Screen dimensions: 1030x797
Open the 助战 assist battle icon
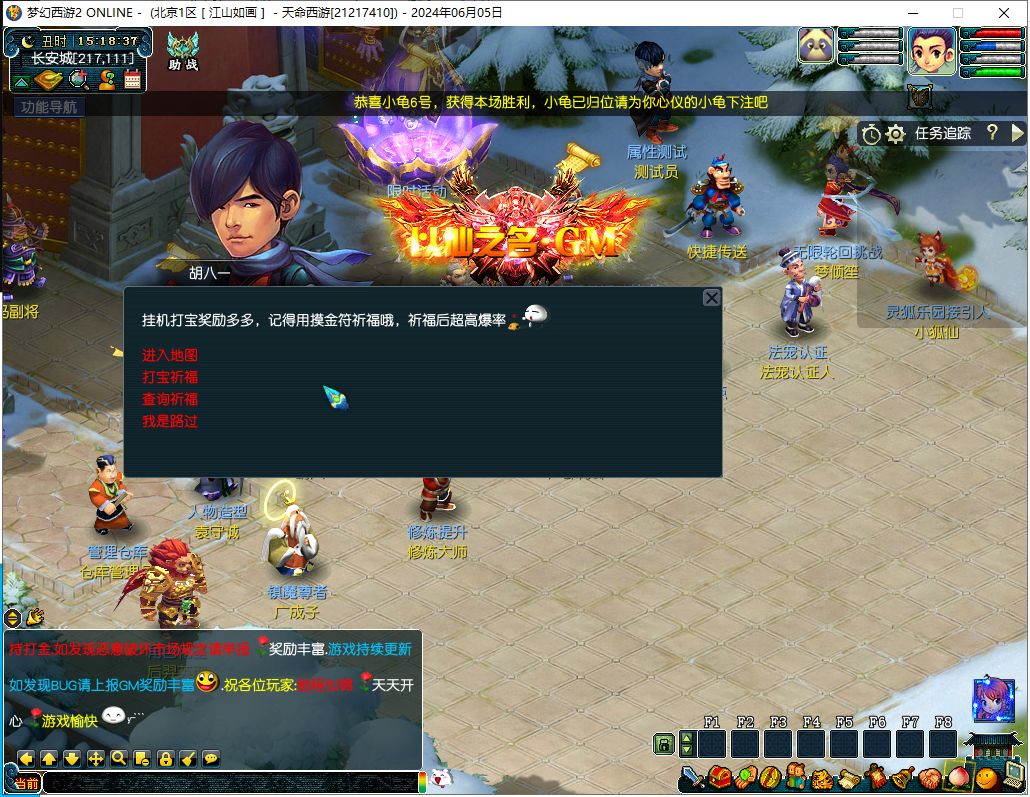point(183,50)
